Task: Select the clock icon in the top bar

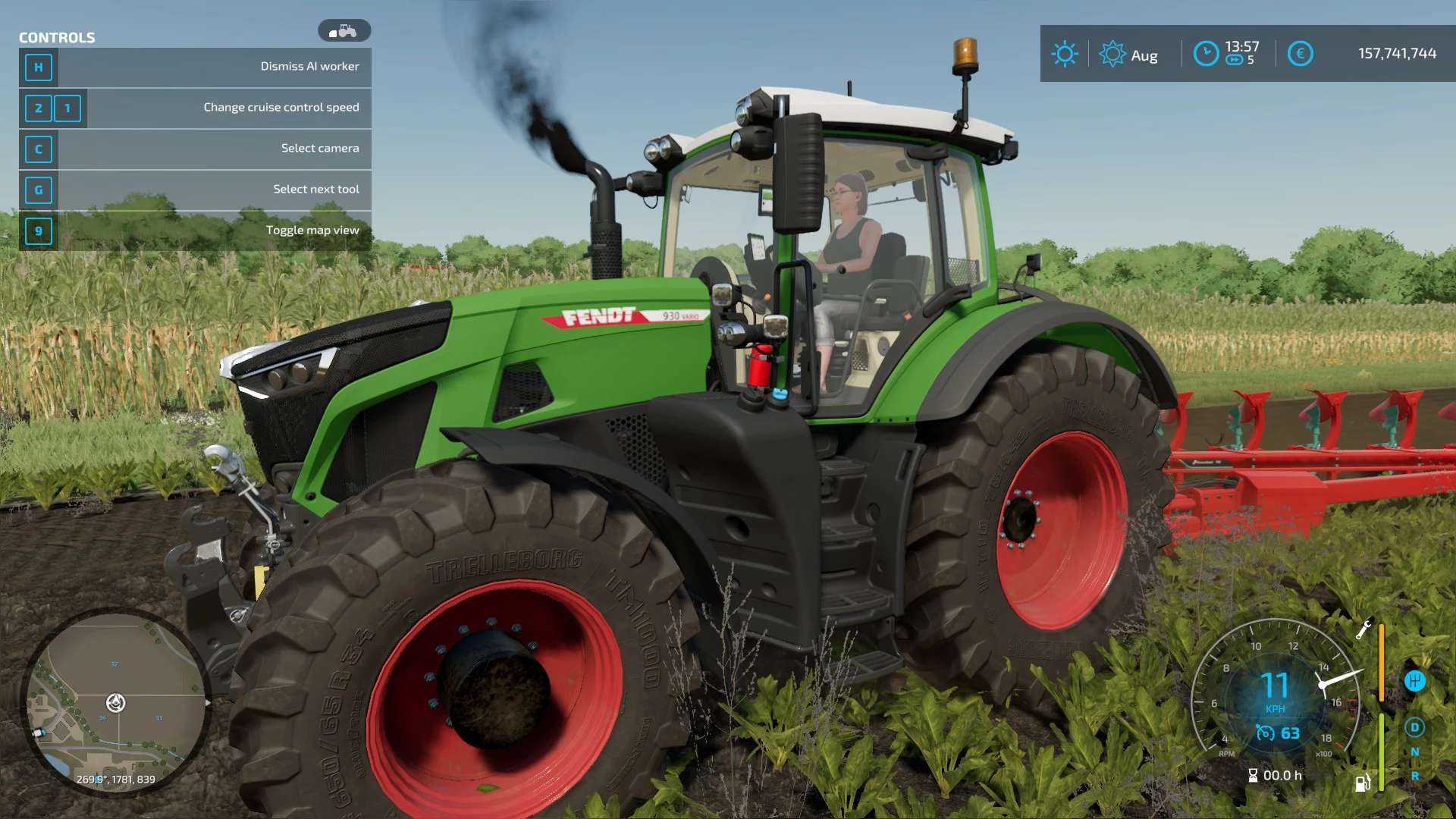Action: pyautogui.click(x=1206, y=54)
